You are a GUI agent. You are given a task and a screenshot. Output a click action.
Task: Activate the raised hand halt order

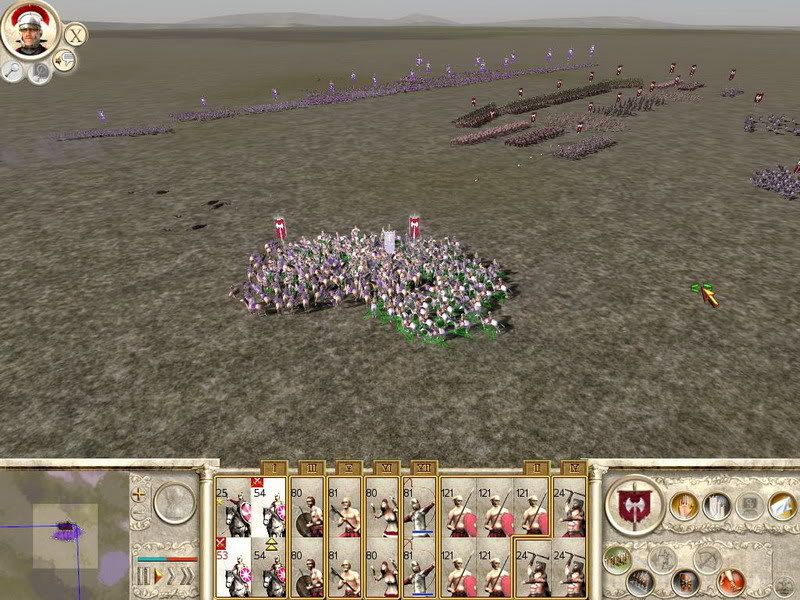tap(686, 506)
